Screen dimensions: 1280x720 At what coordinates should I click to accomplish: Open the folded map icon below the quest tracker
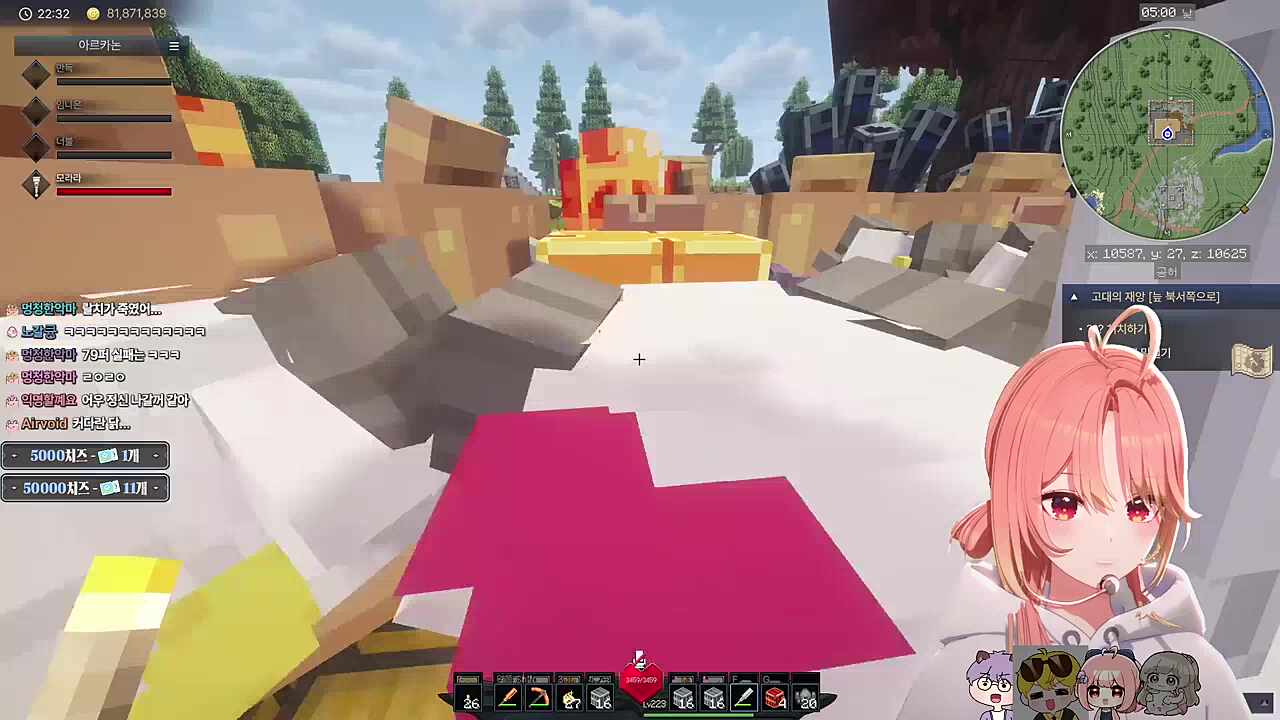[1251, 360]
